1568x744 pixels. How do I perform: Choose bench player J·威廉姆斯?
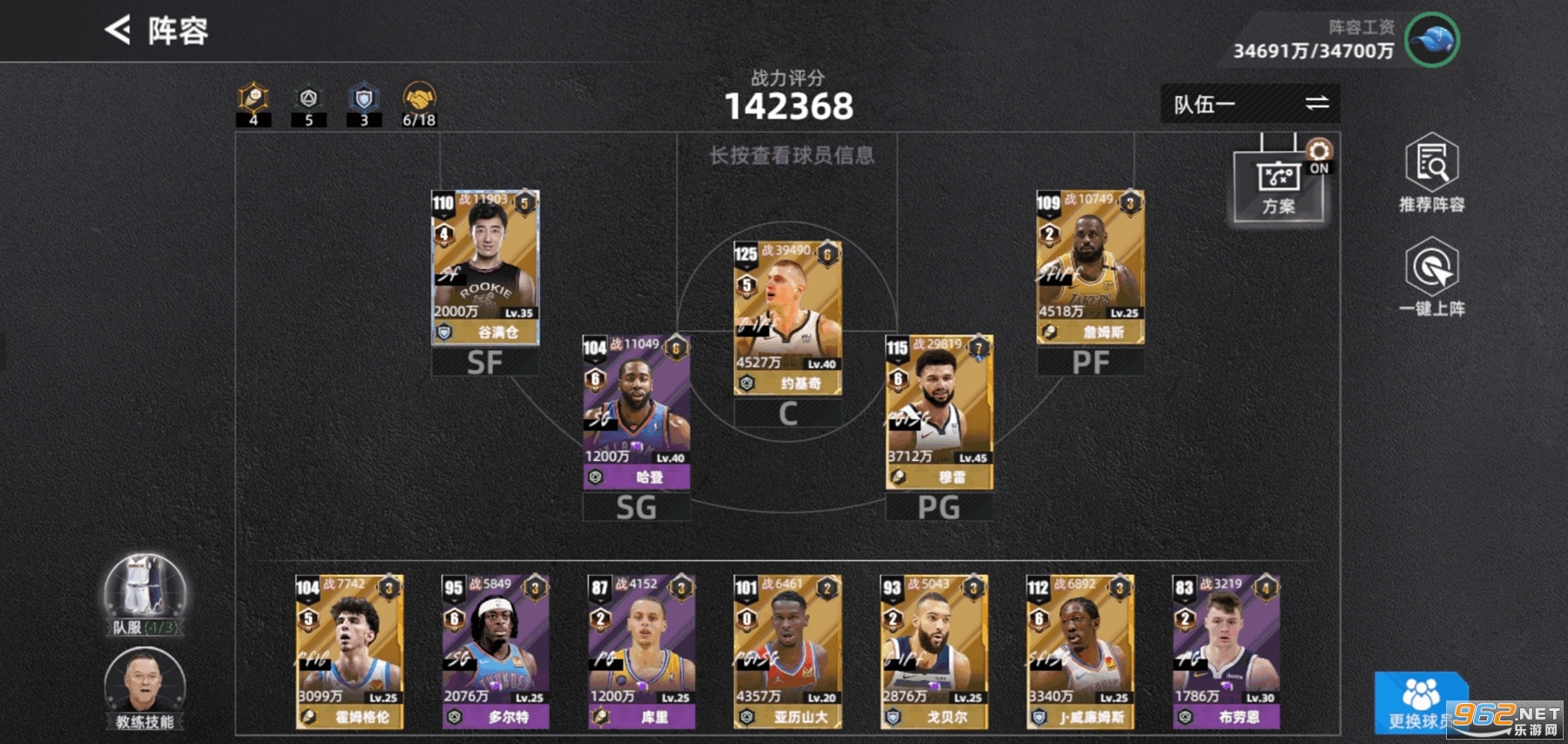click(1080, 651)
